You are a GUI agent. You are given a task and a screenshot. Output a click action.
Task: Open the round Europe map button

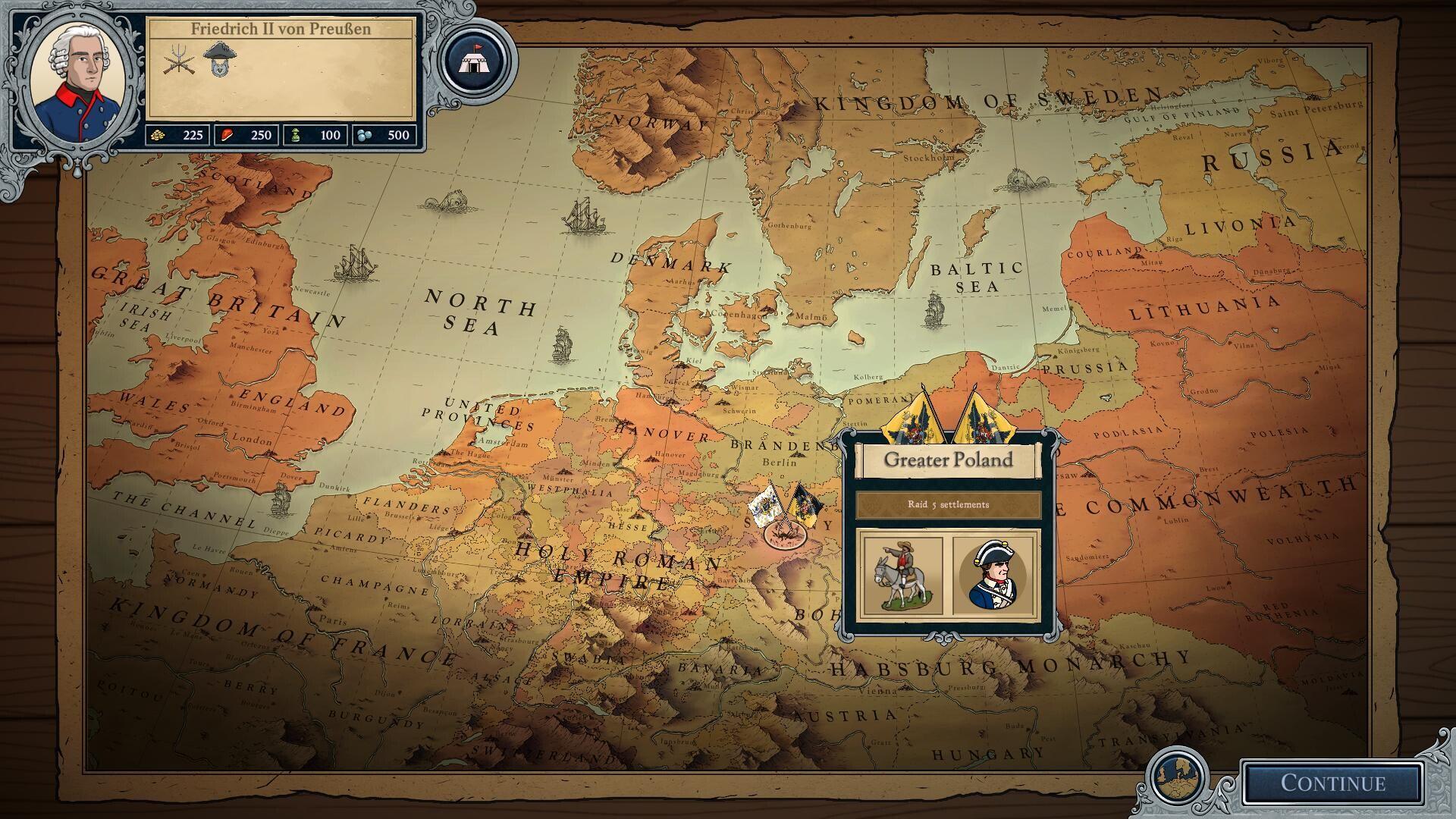[x=1177, y=777]
